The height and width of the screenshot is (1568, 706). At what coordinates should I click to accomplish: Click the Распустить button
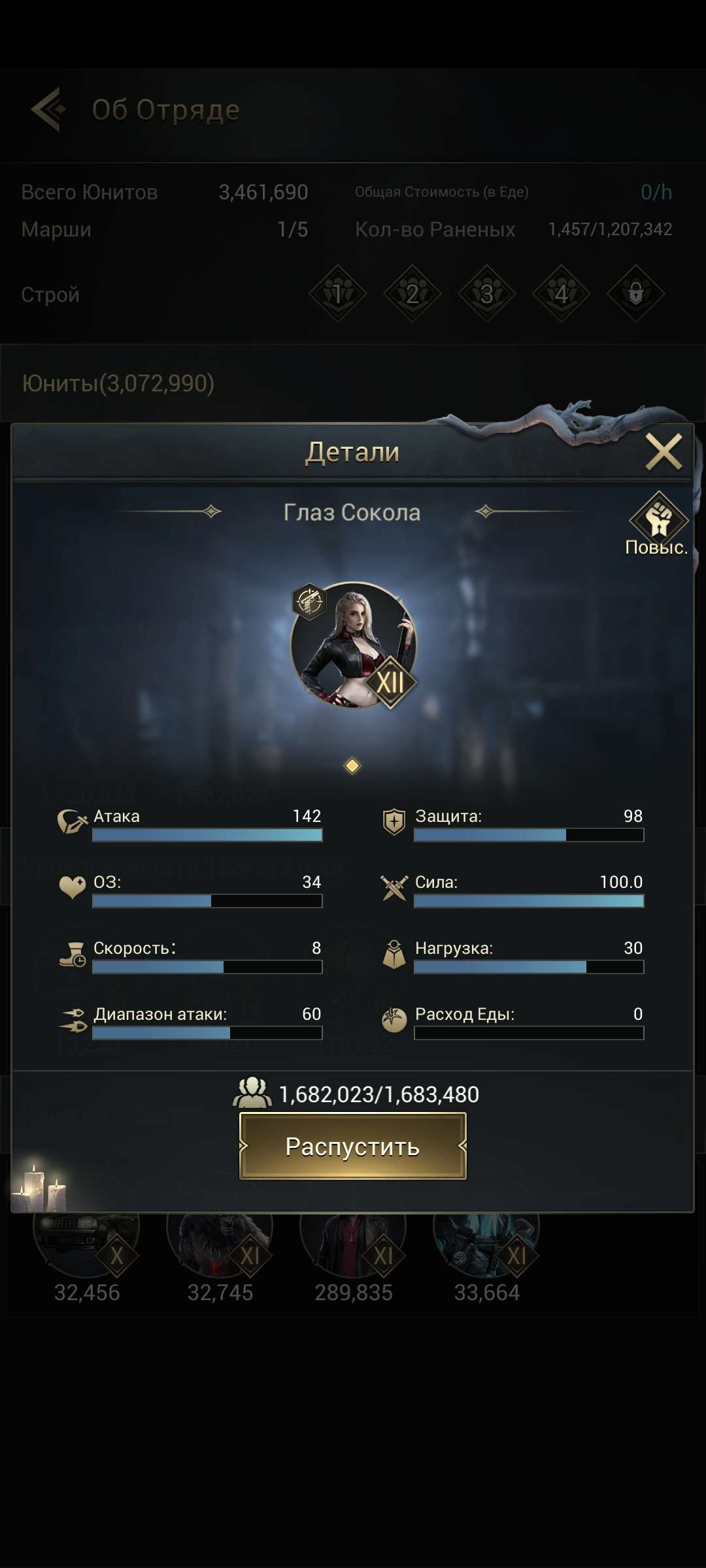point(353,1146)
